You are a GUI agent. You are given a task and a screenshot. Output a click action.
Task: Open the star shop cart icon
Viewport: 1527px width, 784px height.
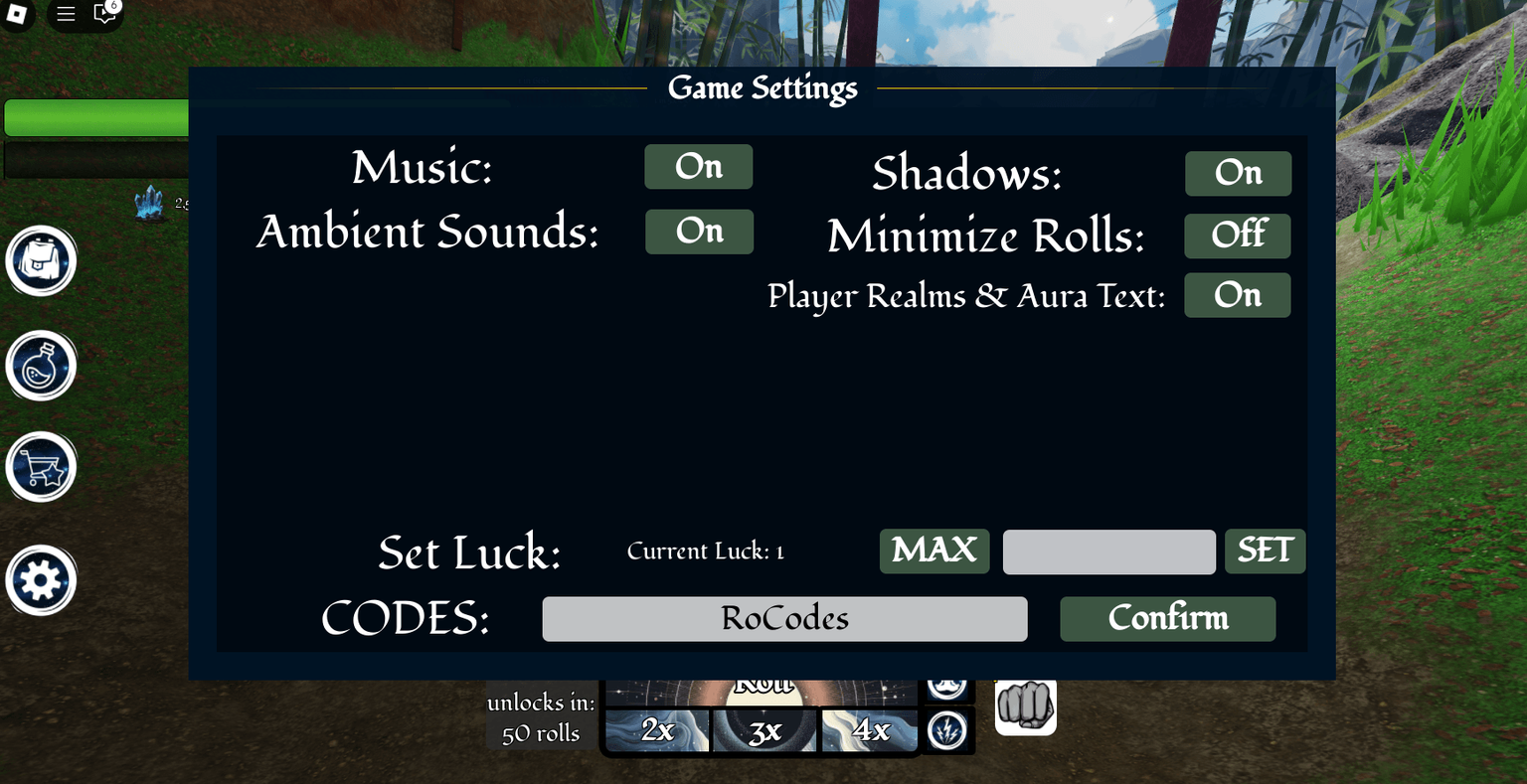pos(41,467)
